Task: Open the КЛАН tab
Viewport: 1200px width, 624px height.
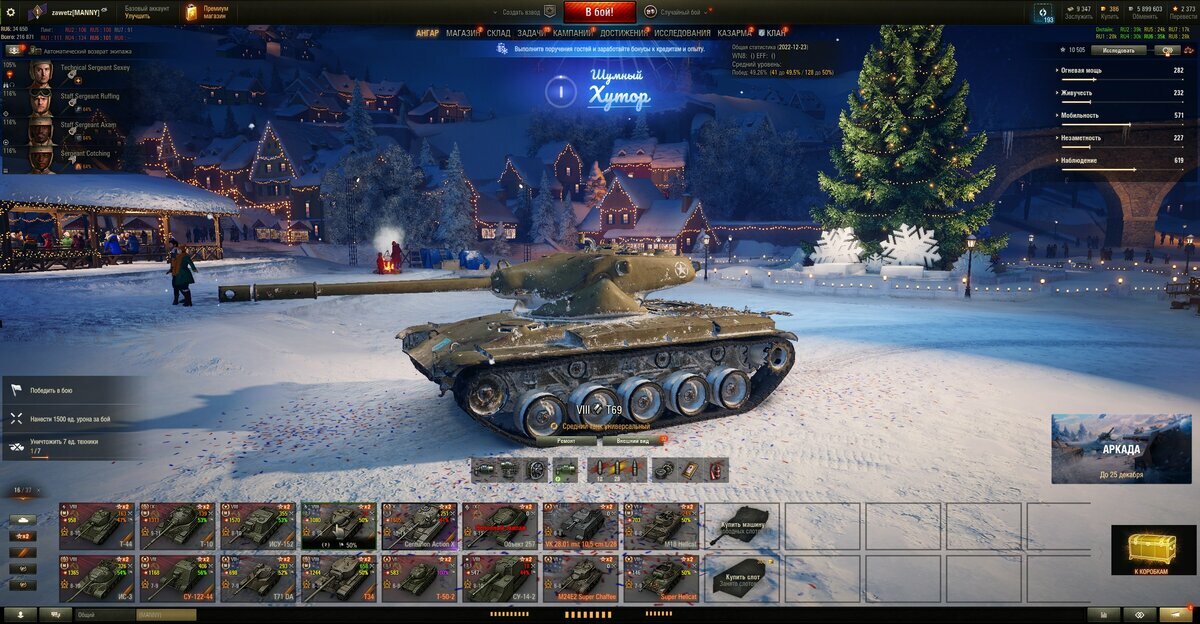Action: 774,33
